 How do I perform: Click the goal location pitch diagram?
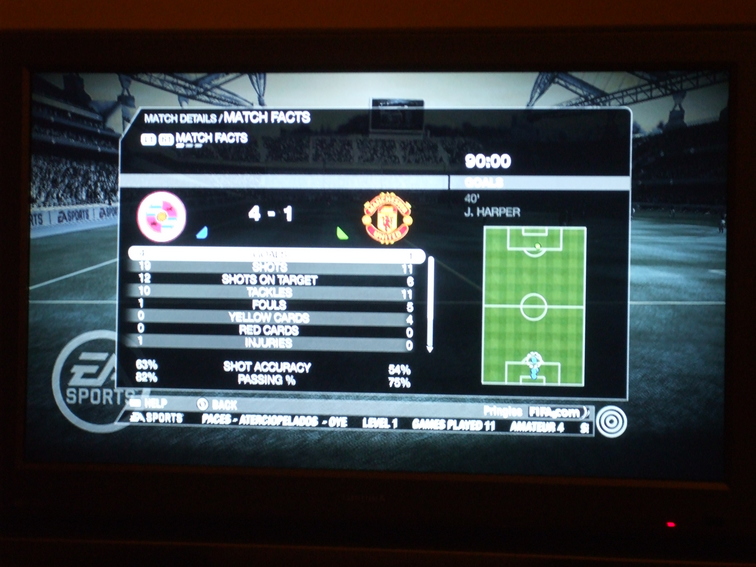tap(533, 306)
